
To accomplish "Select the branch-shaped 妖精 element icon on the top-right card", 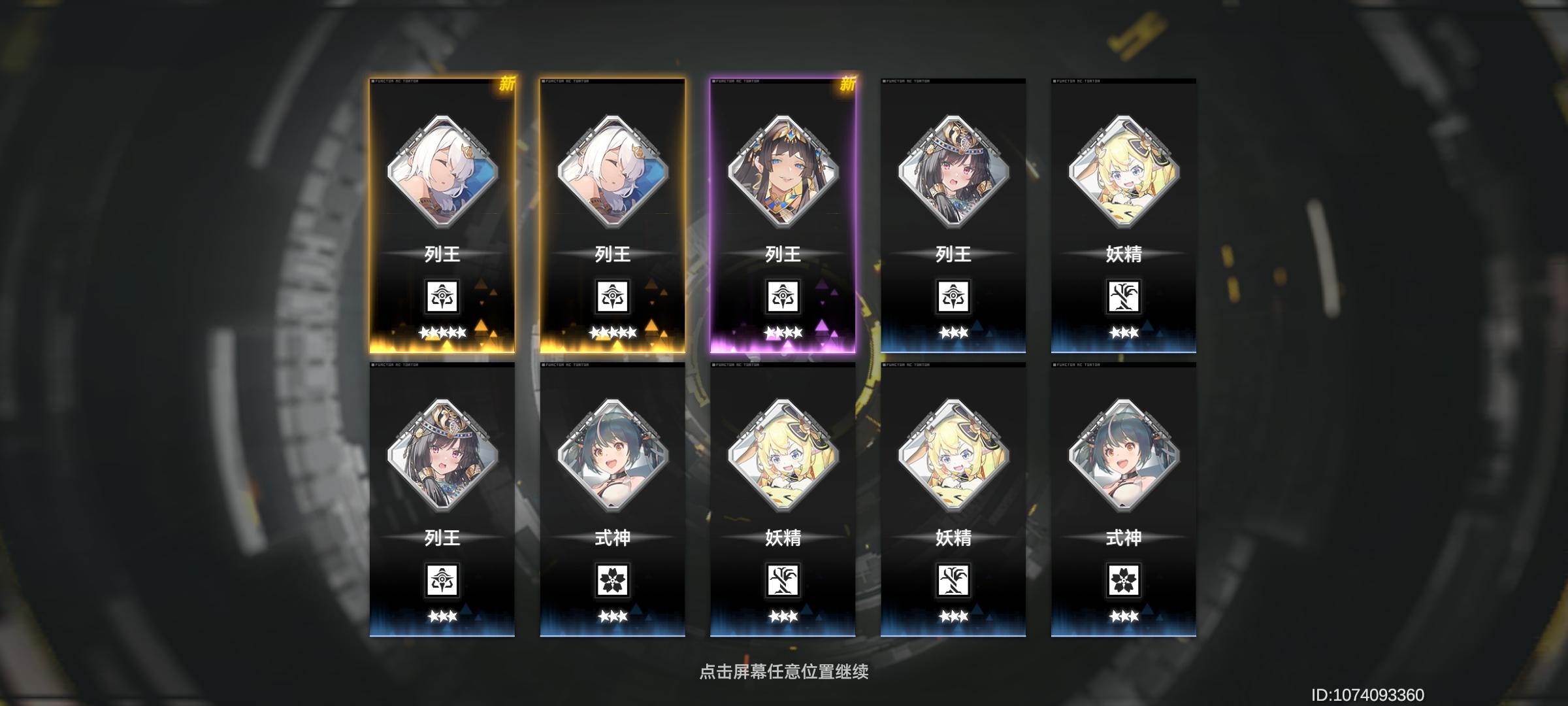I will pos(1125,297).
